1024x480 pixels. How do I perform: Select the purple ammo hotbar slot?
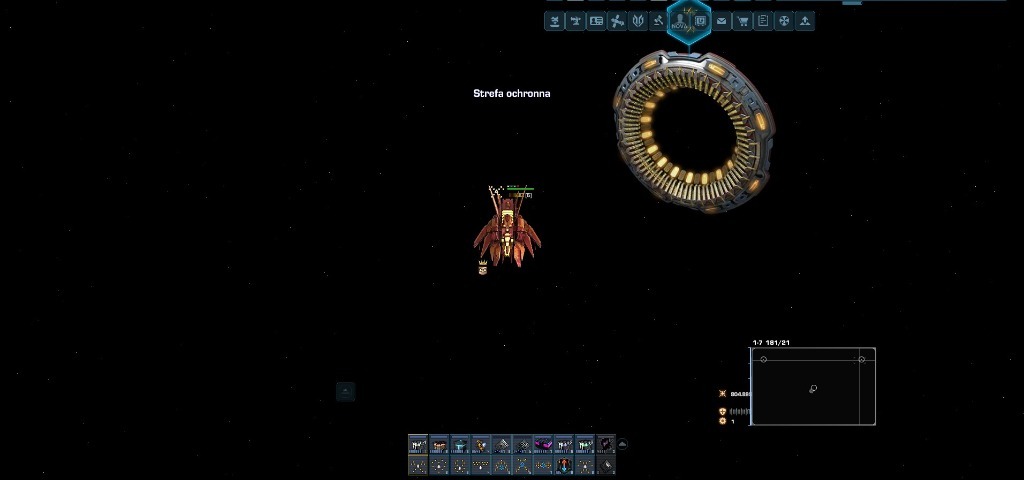pos(543,445)
